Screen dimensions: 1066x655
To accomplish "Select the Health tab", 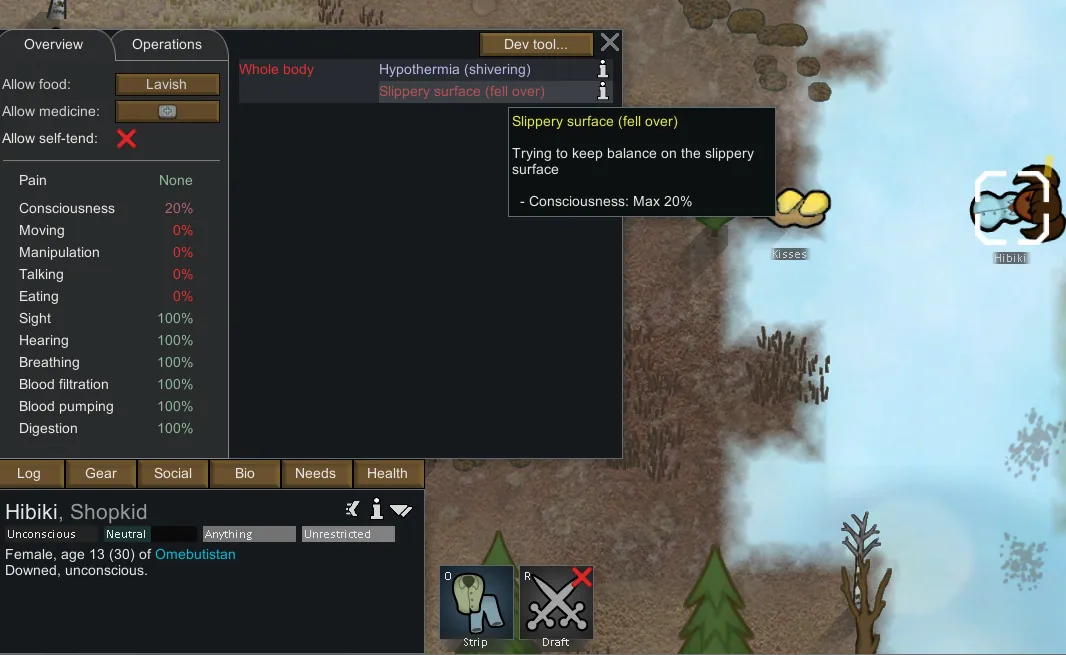I will pos(387,474).
